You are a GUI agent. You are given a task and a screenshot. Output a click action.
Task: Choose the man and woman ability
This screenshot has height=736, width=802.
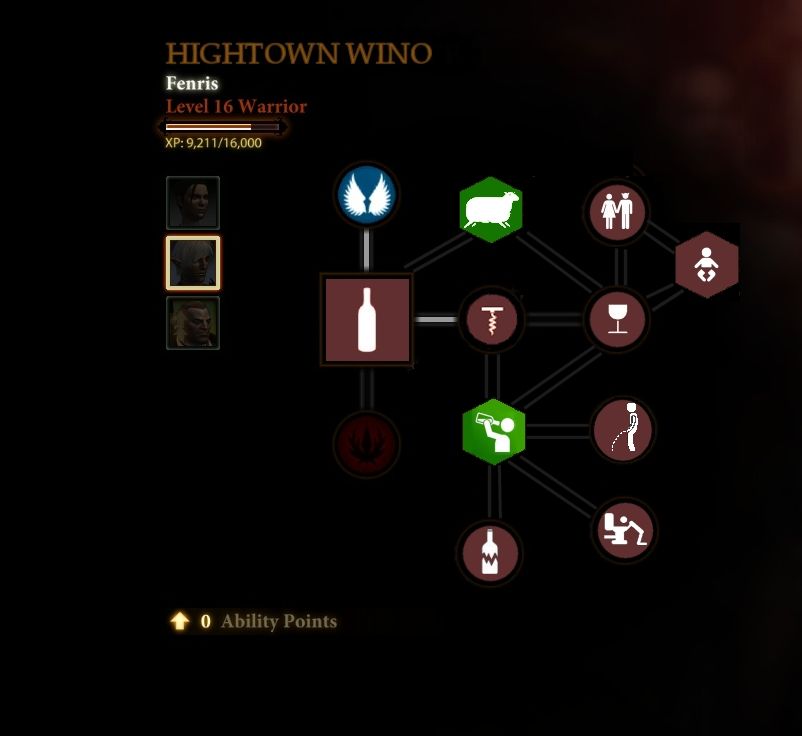[x=617, y=211]
